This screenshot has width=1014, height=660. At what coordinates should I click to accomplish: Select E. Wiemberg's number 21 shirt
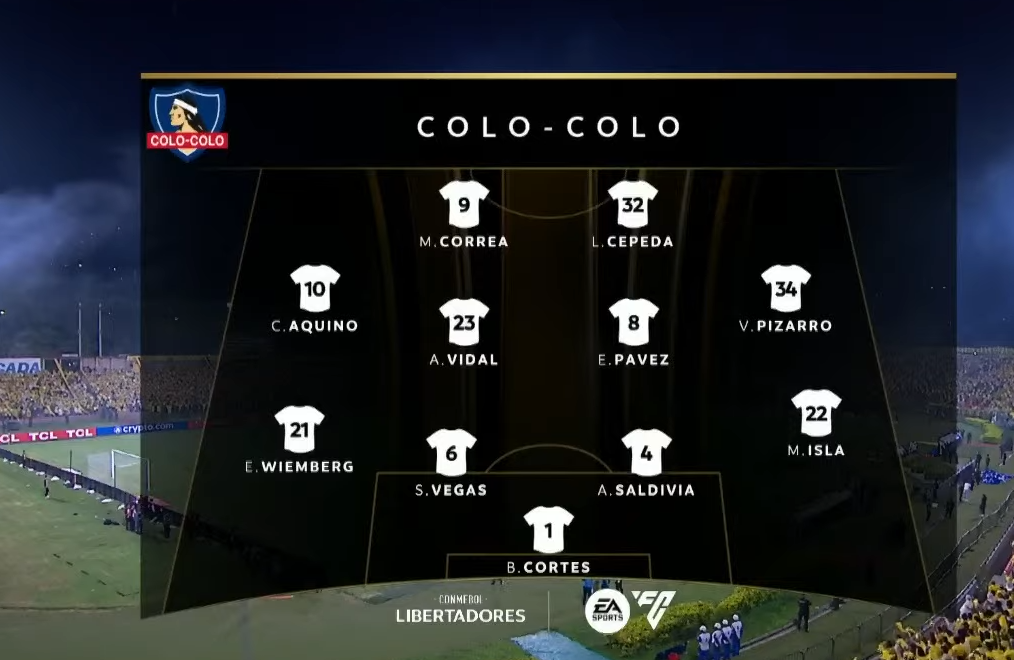point(300,429)
